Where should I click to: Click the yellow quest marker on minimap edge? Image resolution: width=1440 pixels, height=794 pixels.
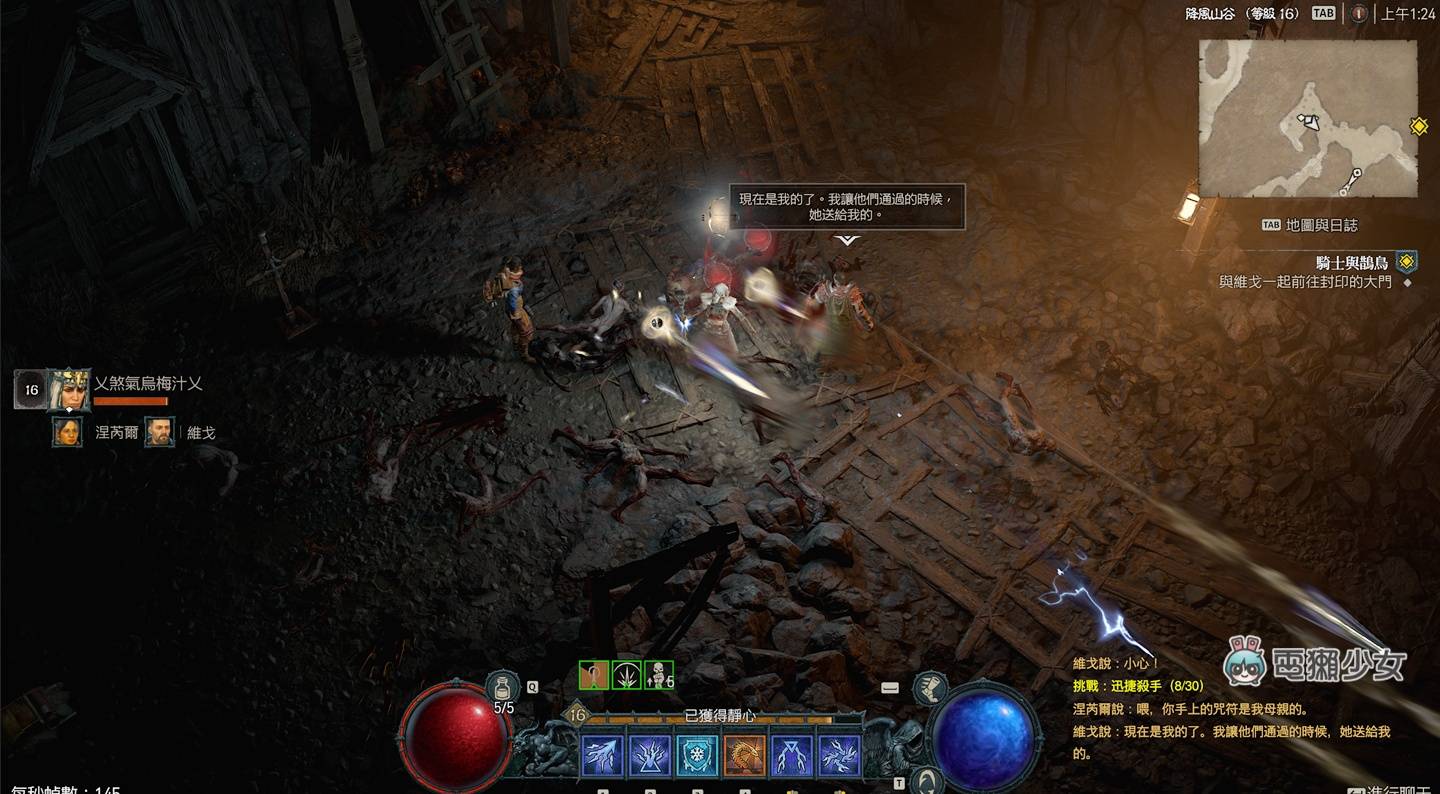tap(1418, 126)
